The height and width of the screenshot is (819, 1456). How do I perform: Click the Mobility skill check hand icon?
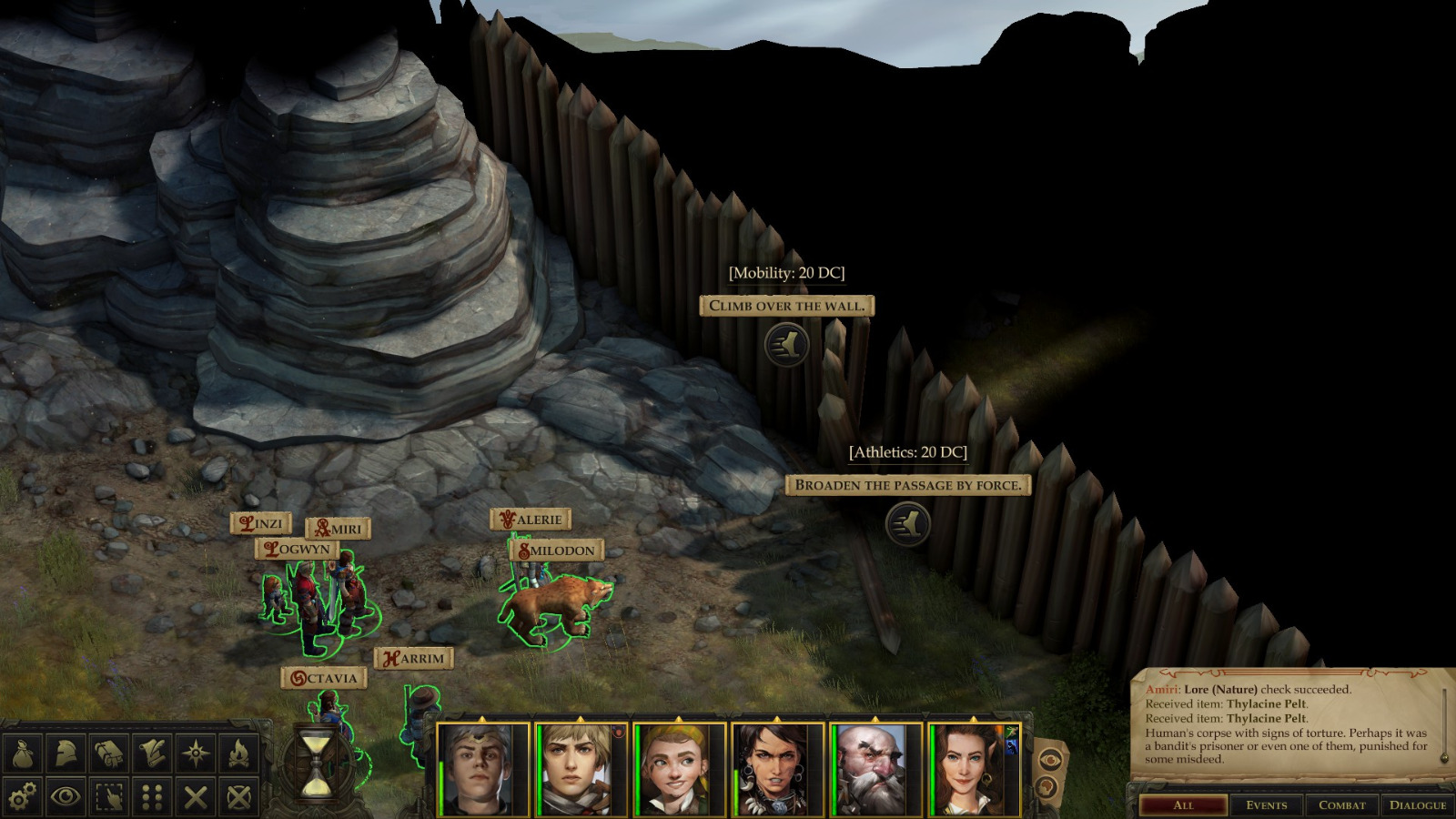click(x=788, y=347)
